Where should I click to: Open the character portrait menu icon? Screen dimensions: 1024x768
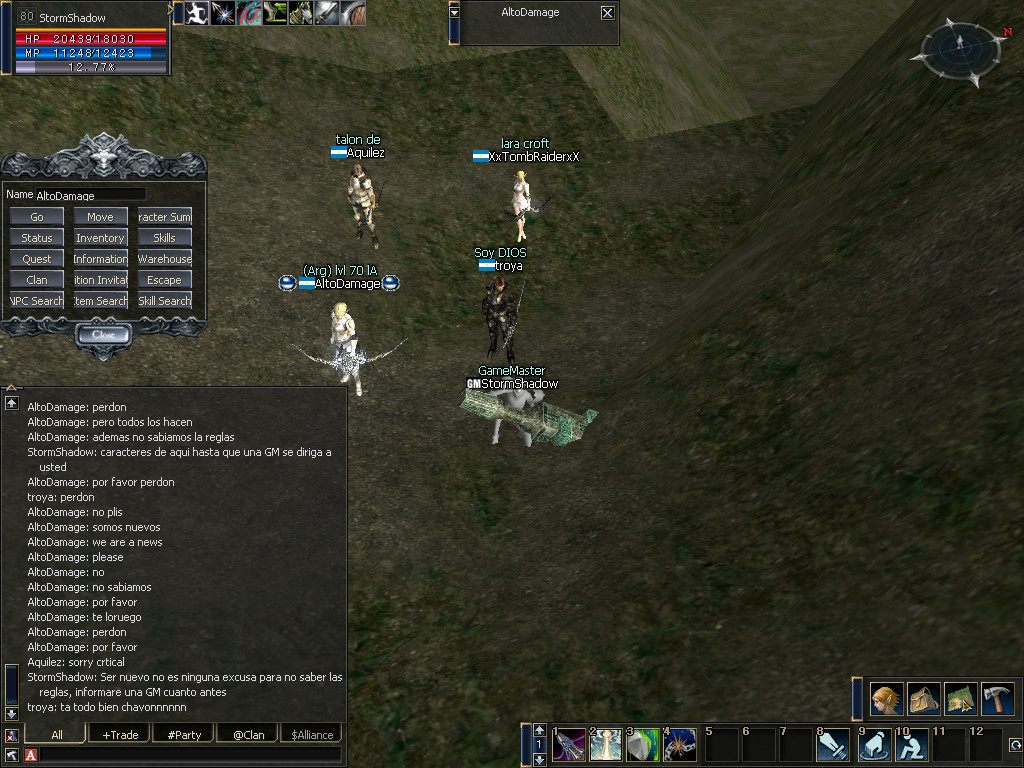coord(886,699)
